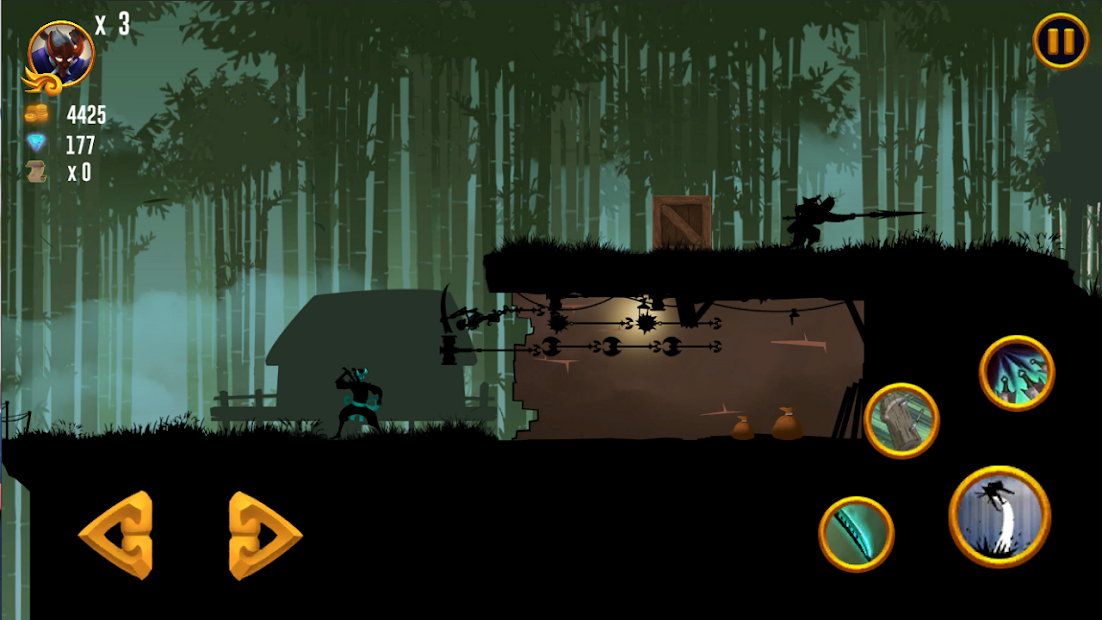
Task: Activate the jump skill button
Action: [999, 516]
